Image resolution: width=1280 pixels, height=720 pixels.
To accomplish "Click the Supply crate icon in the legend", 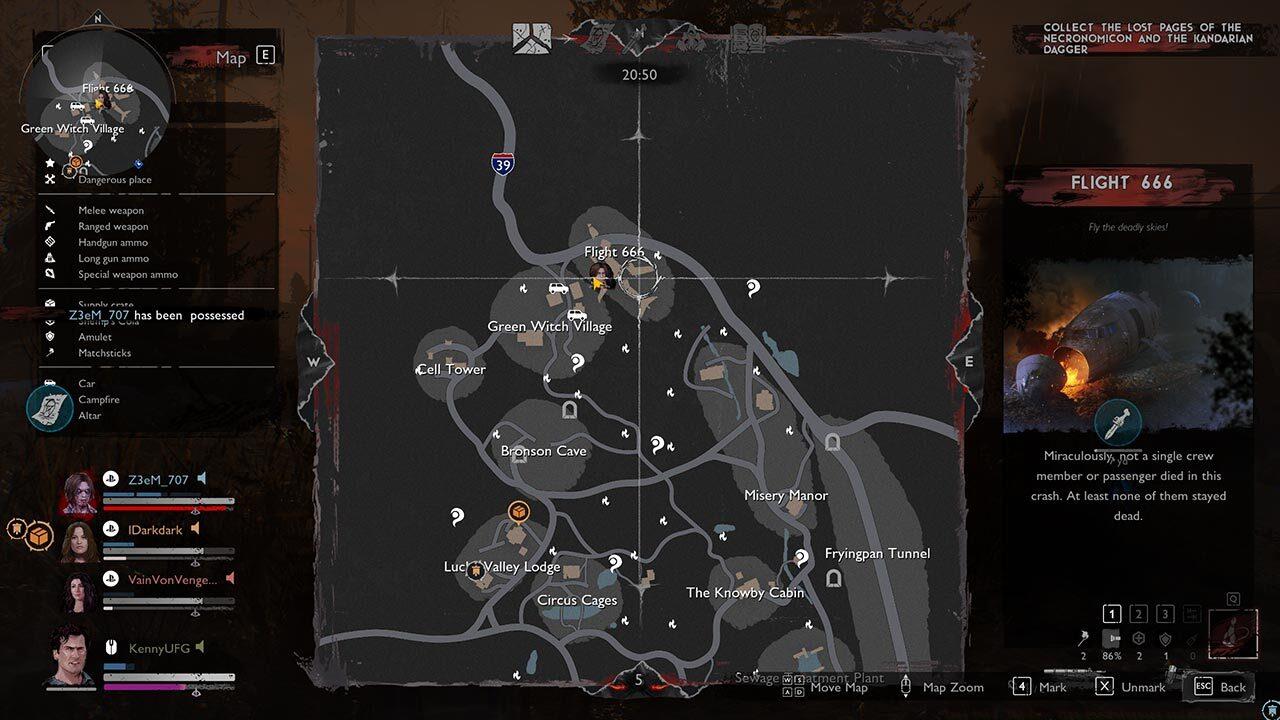I will click(x=48, y=304).
